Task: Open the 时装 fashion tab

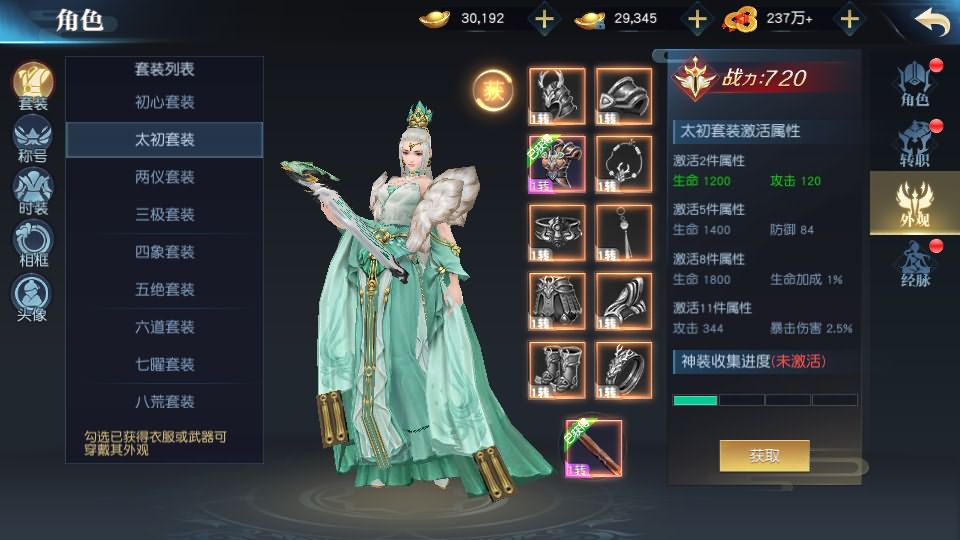Action: pos(32,192)
